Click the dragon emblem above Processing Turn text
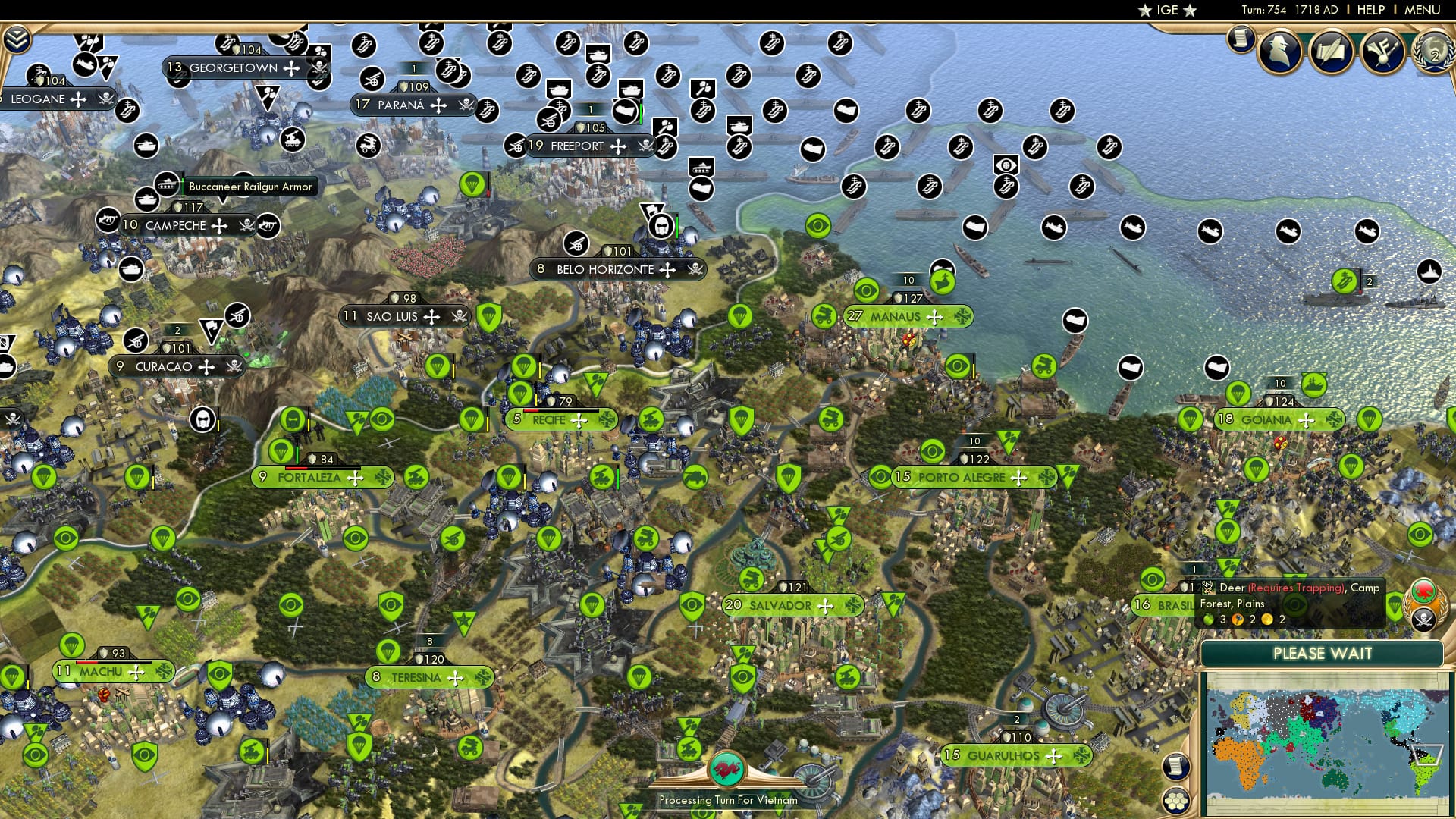The width and height of the screenshot is (1456, 819). pos(728,769)
